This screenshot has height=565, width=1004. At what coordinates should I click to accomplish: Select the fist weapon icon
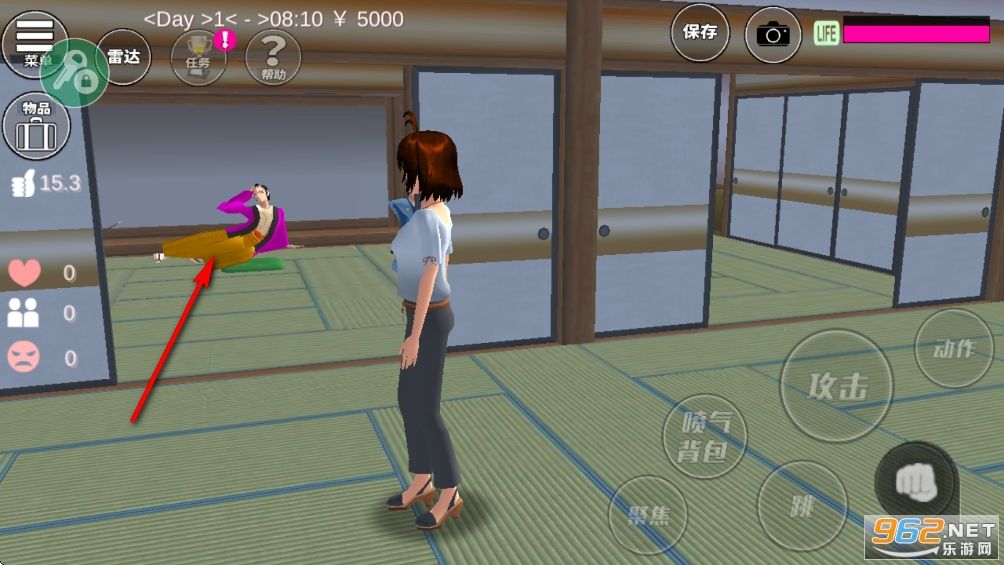tap(916, 484)
